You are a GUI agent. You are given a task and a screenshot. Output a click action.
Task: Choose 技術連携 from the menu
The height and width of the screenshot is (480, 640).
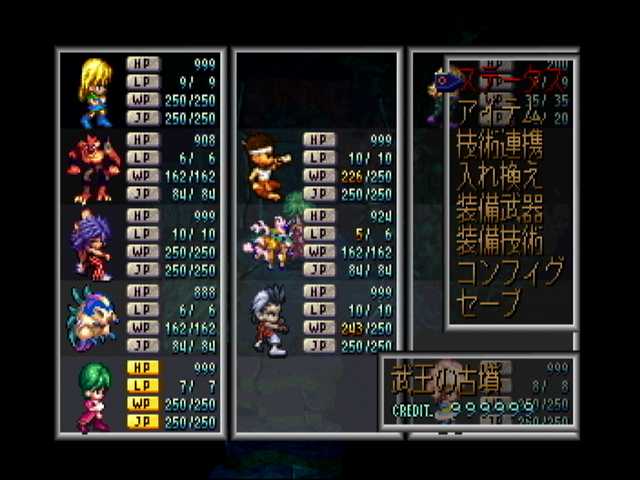pos(499,145)
